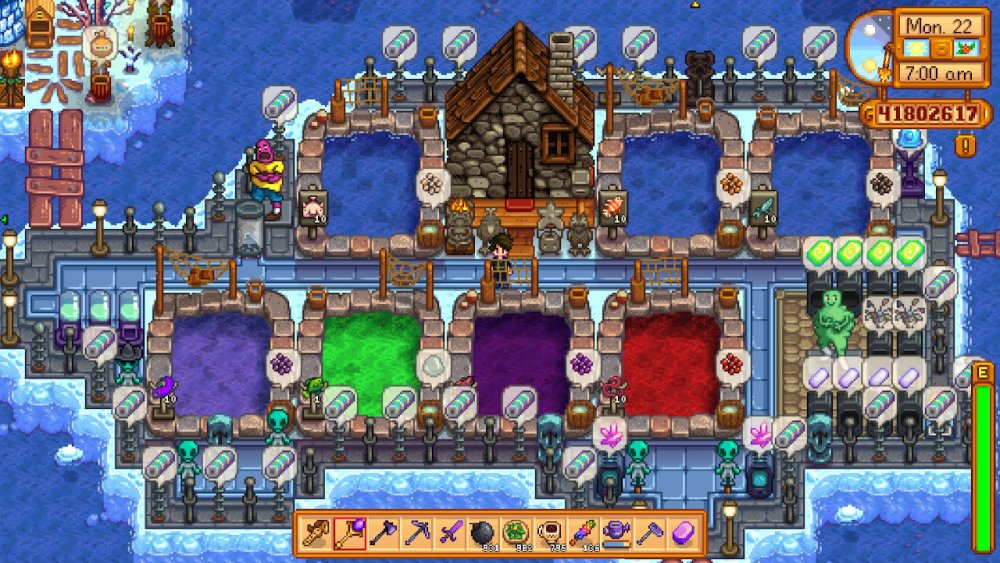Select the green salad dish slot
1000x563 pixels.
tap(515, 531)
